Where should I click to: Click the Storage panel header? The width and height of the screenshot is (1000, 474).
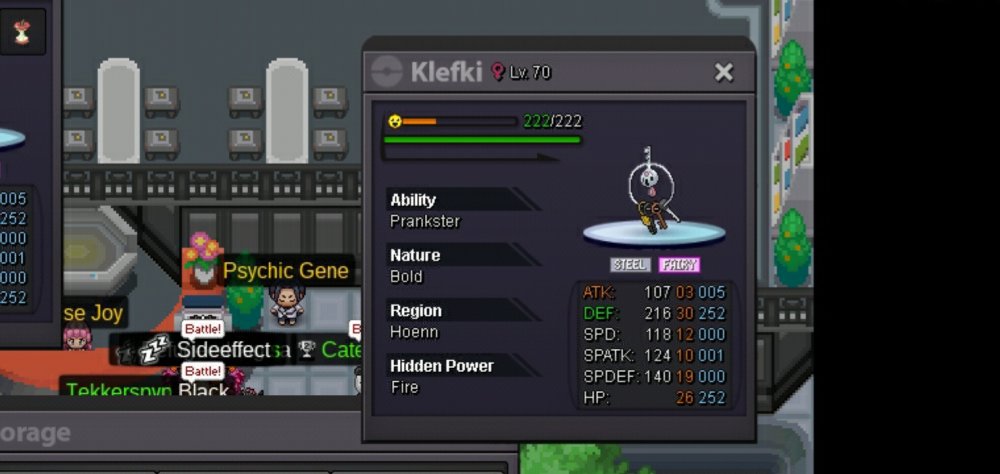pos(36,433)
